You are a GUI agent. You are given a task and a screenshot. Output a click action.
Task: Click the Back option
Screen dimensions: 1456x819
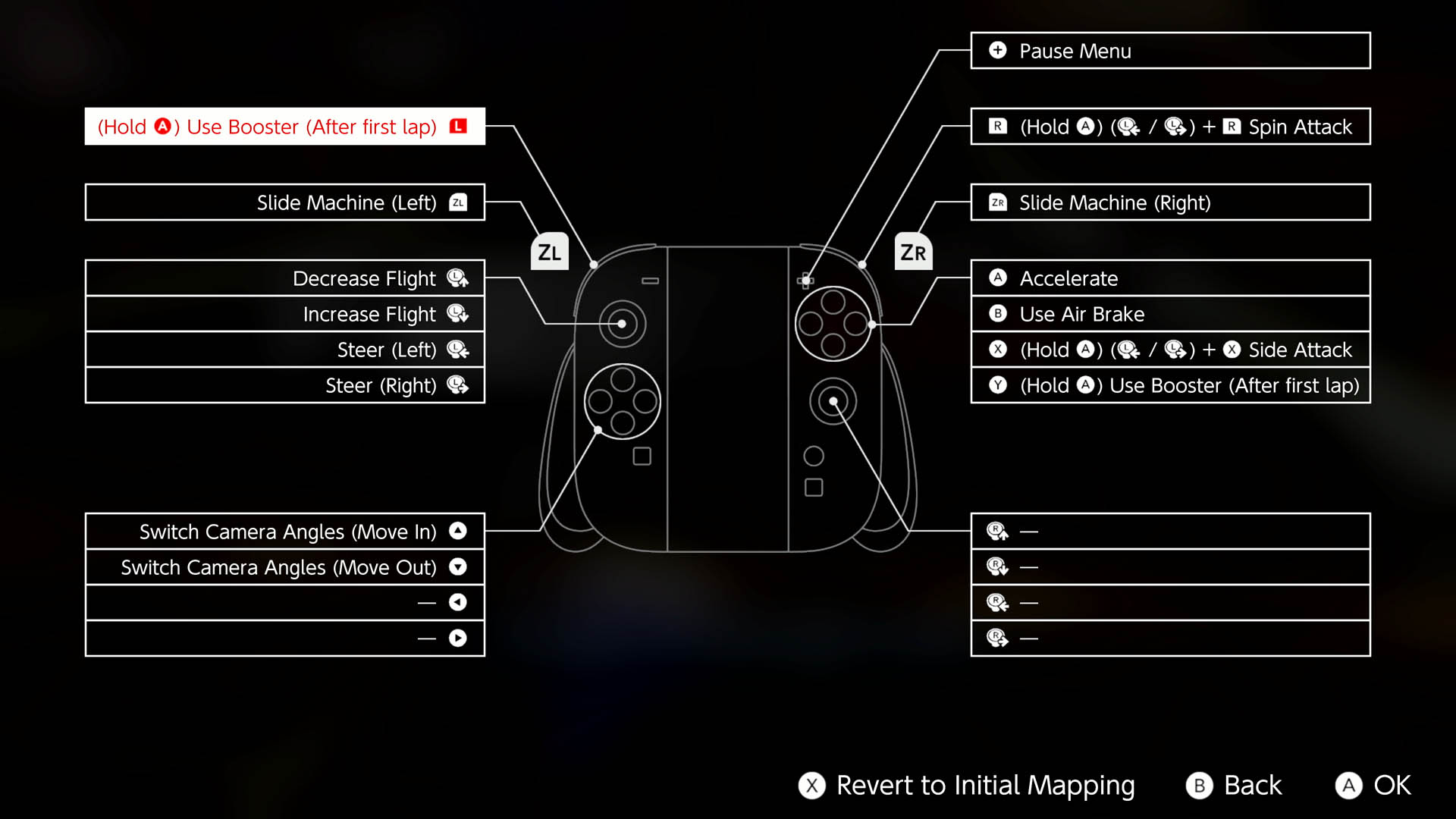pos(1233,786)
